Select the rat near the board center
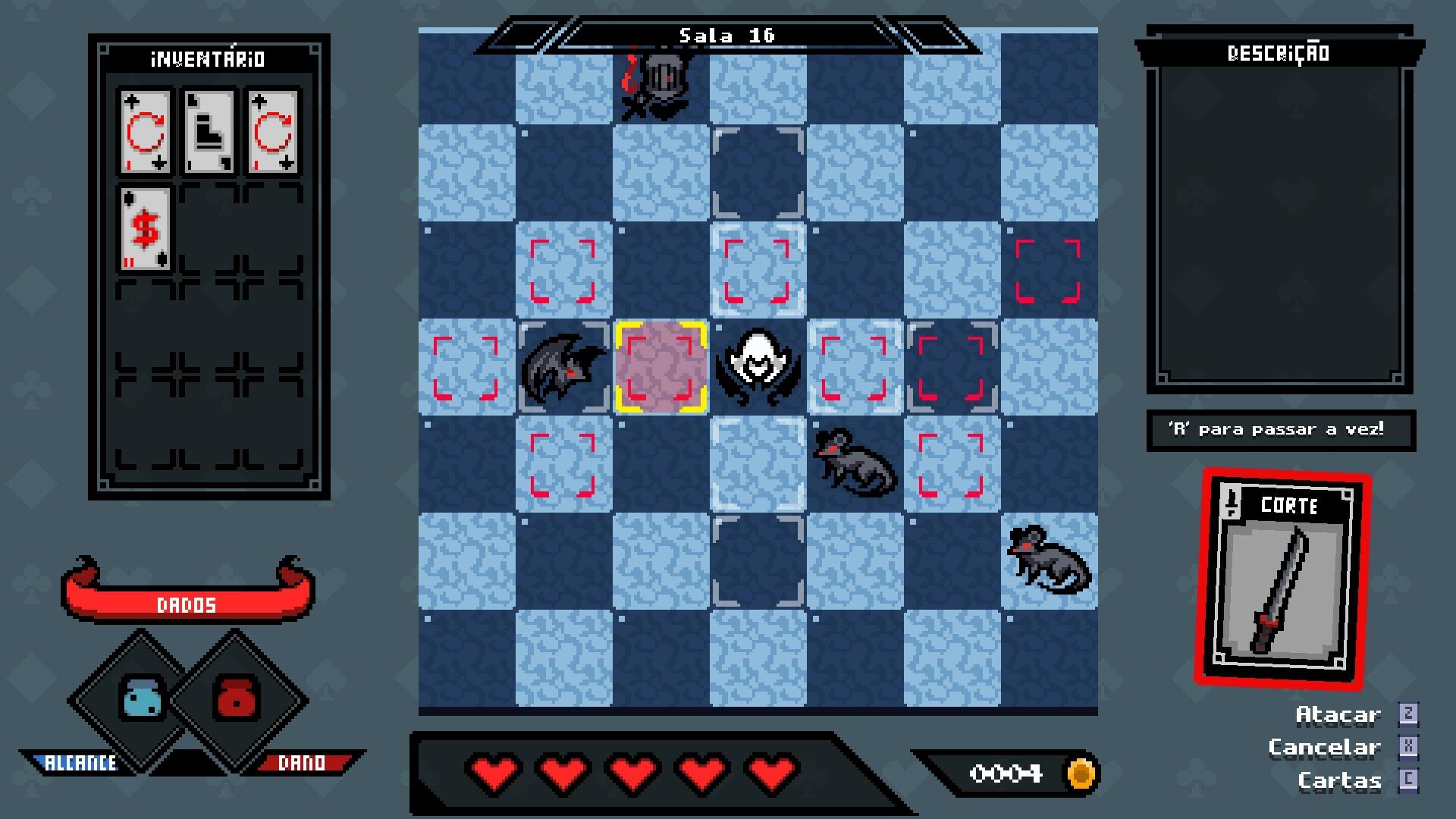 [855, 464]
